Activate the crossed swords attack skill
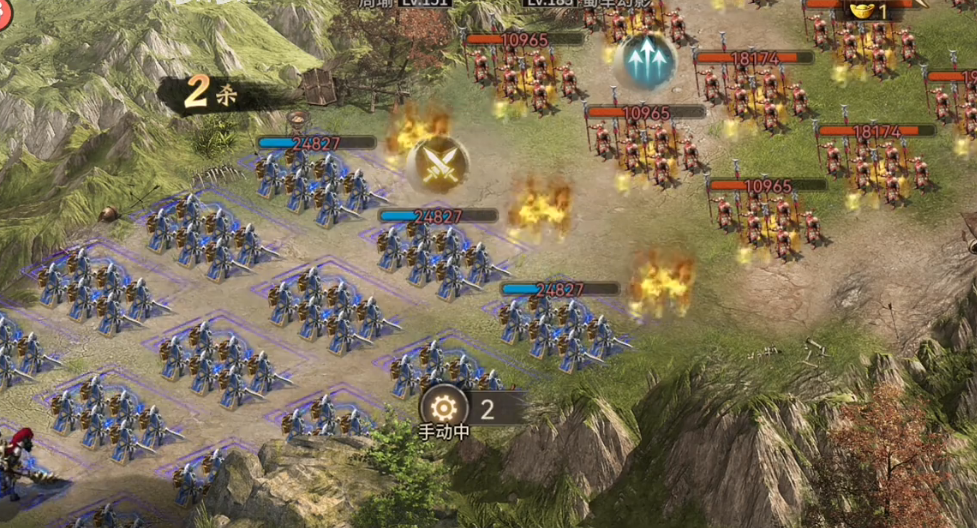977x528 pixels. click(x=439, y=164)
